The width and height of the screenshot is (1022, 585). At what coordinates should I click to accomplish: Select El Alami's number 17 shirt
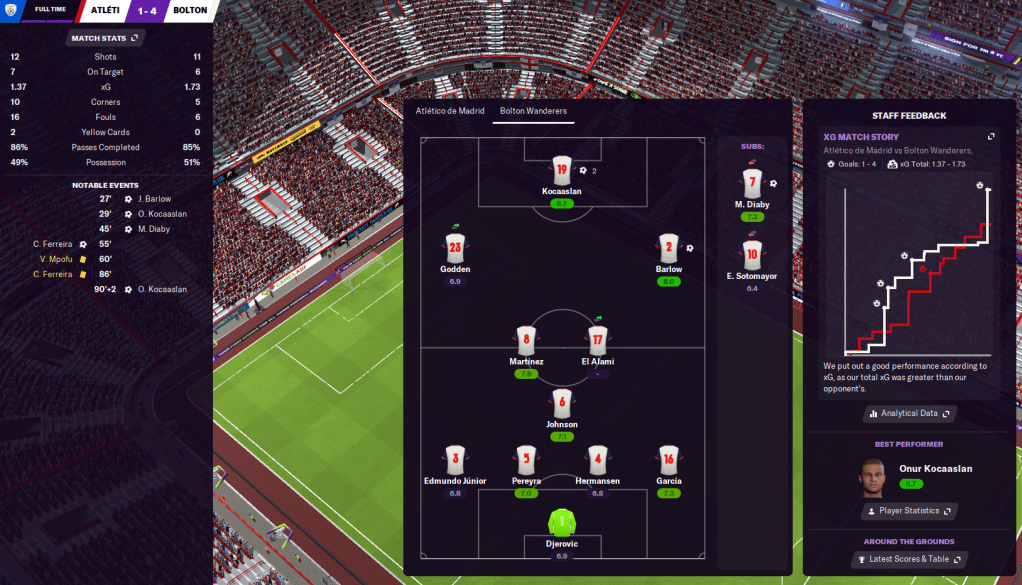tap(597, 340)
